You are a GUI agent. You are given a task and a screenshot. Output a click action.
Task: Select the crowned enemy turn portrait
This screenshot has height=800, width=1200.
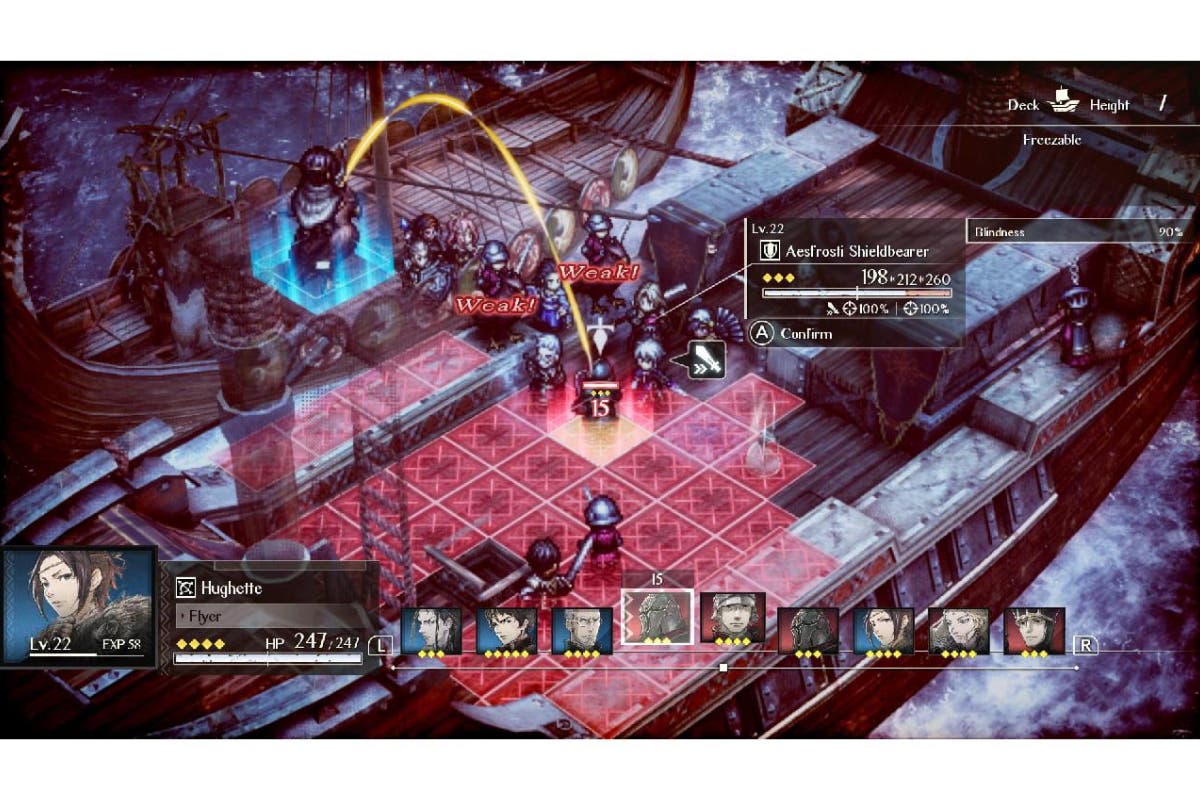[1034, 631]
